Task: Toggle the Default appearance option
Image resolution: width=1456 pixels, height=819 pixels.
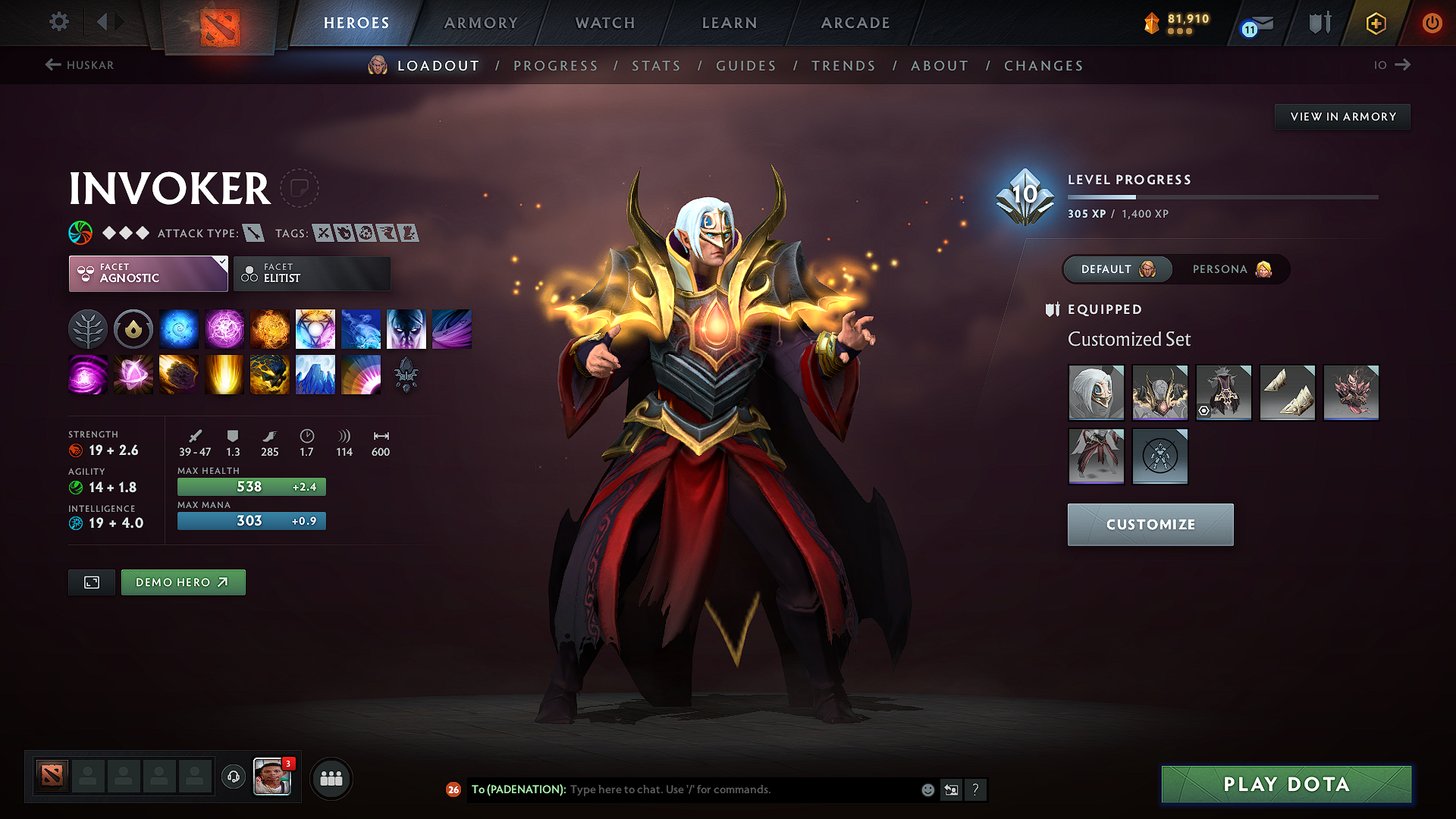Action: point(1117,269)
